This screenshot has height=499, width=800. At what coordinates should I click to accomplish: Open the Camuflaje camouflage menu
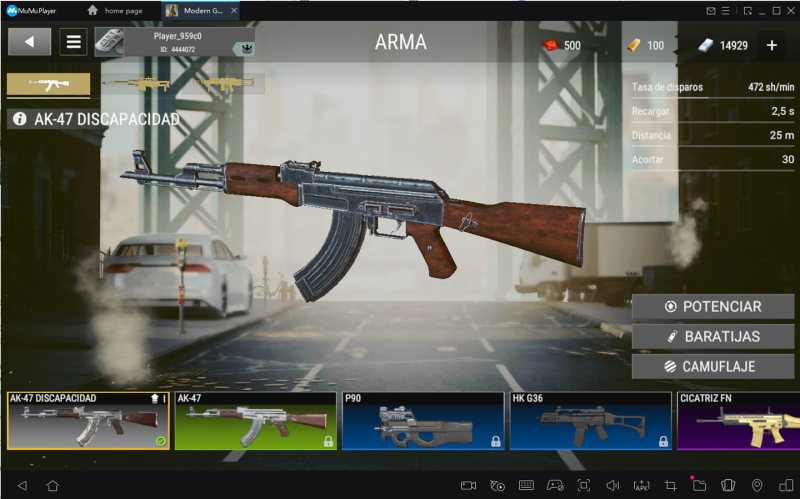tap(713, 367)
